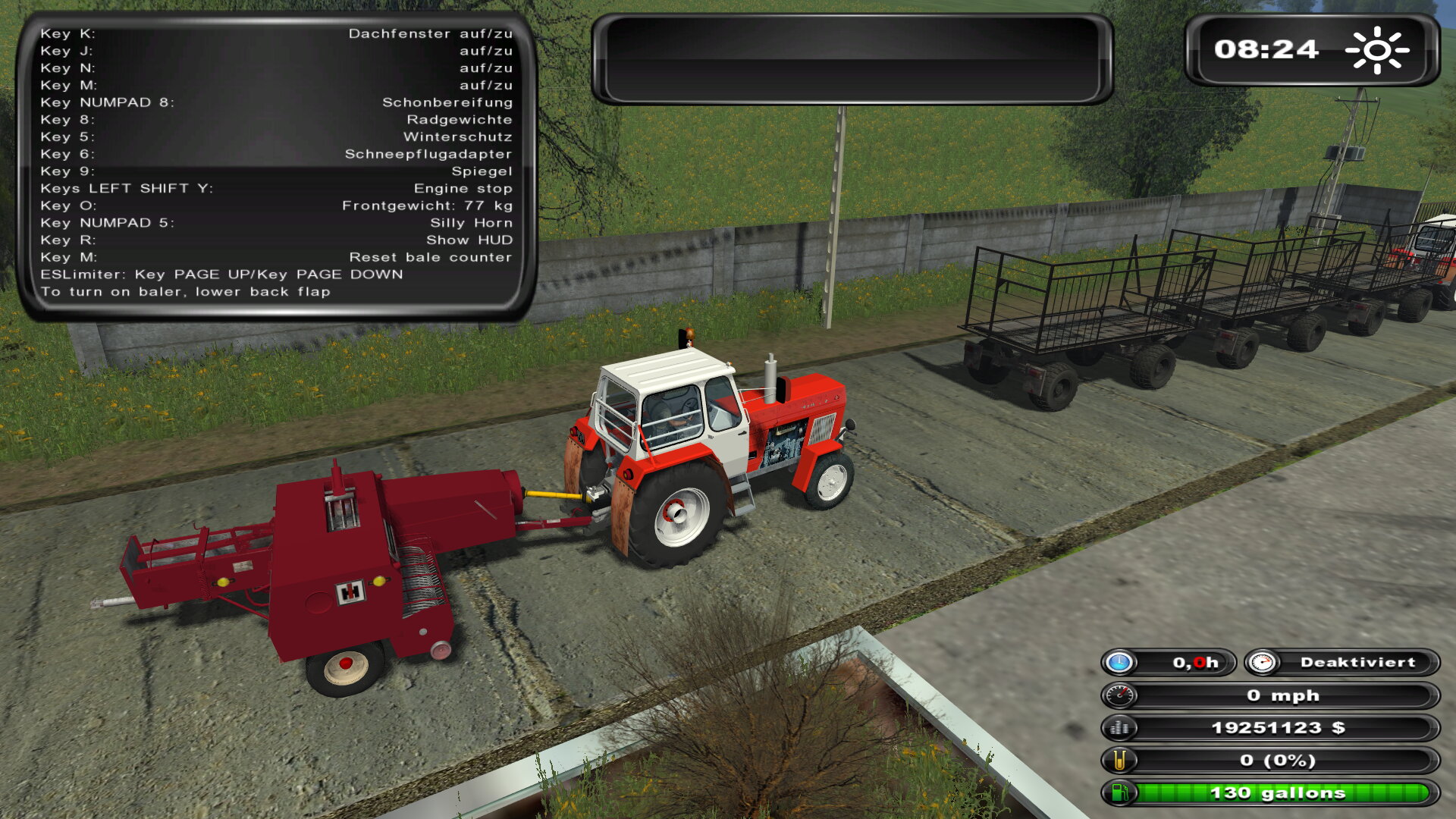1456x819 pixels.
Task: Click the green fuel pump icon
Action: pyautogui.click(x=1119, y=793)
